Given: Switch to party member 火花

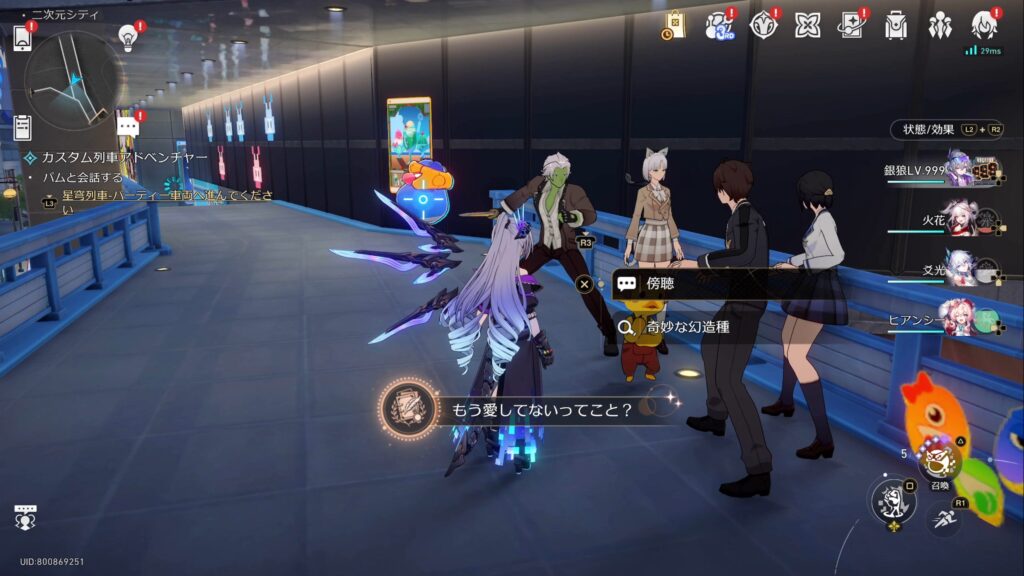Looking at the screenshot, I should click(x=959, y=219).
